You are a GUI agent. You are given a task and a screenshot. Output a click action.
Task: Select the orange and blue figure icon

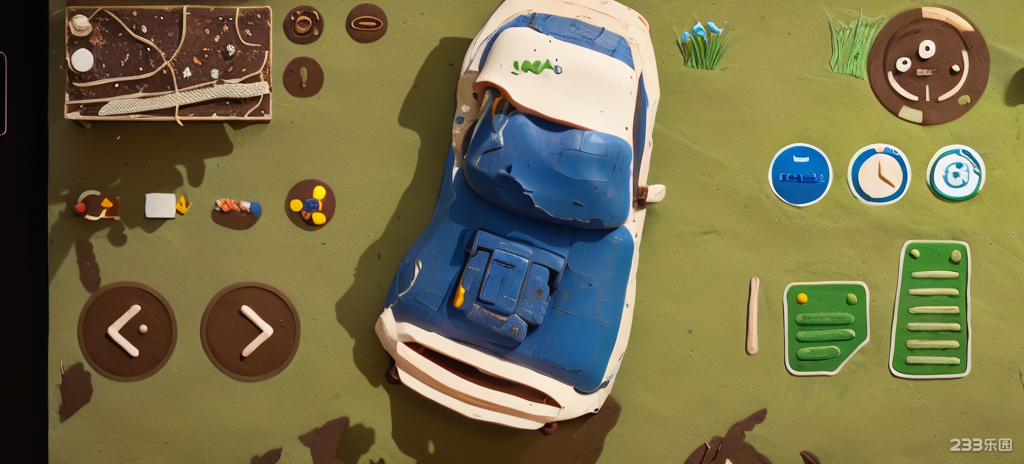236,208
